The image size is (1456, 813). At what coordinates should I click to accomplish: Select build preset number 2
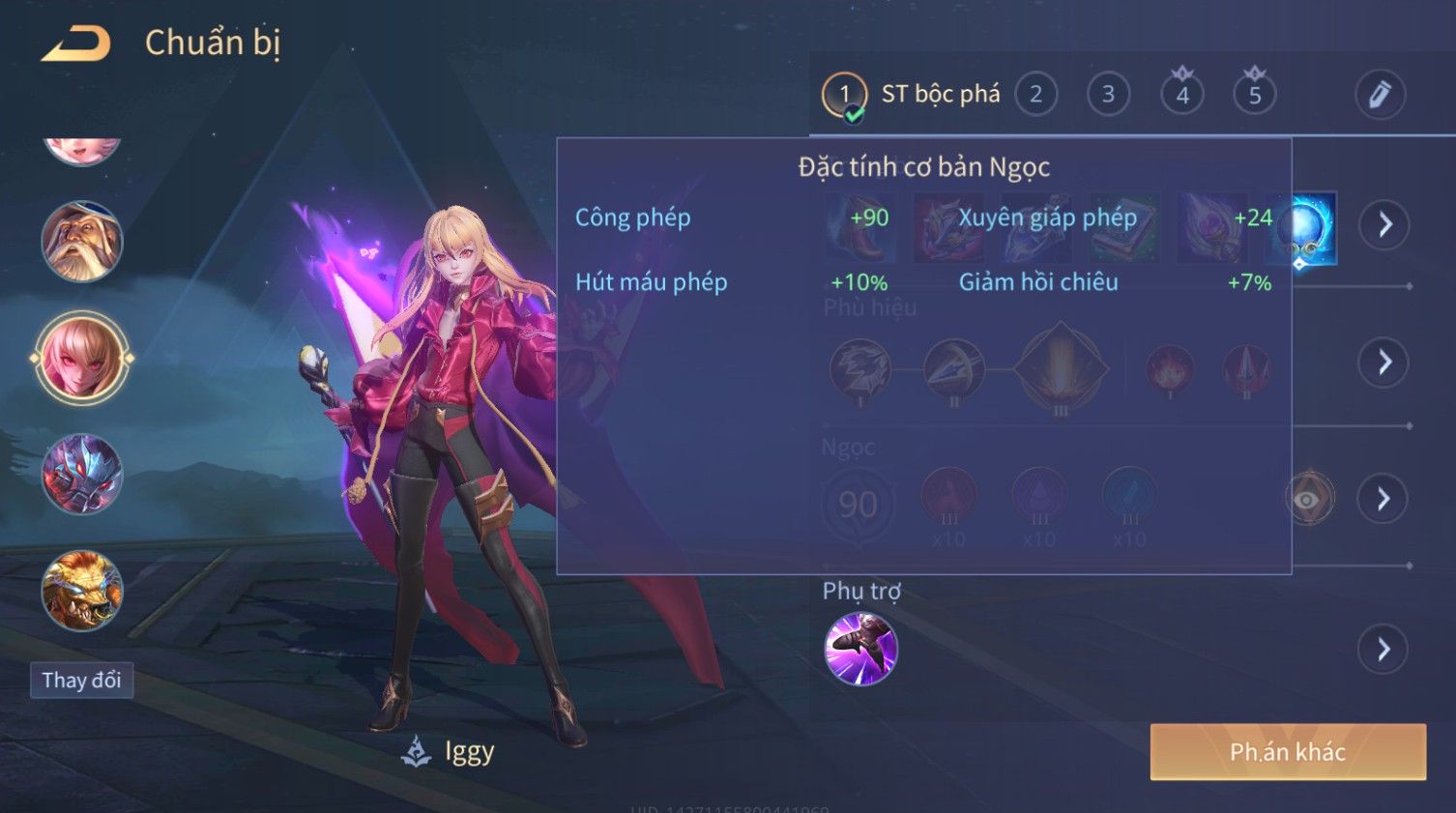[x=1035, y=95]
